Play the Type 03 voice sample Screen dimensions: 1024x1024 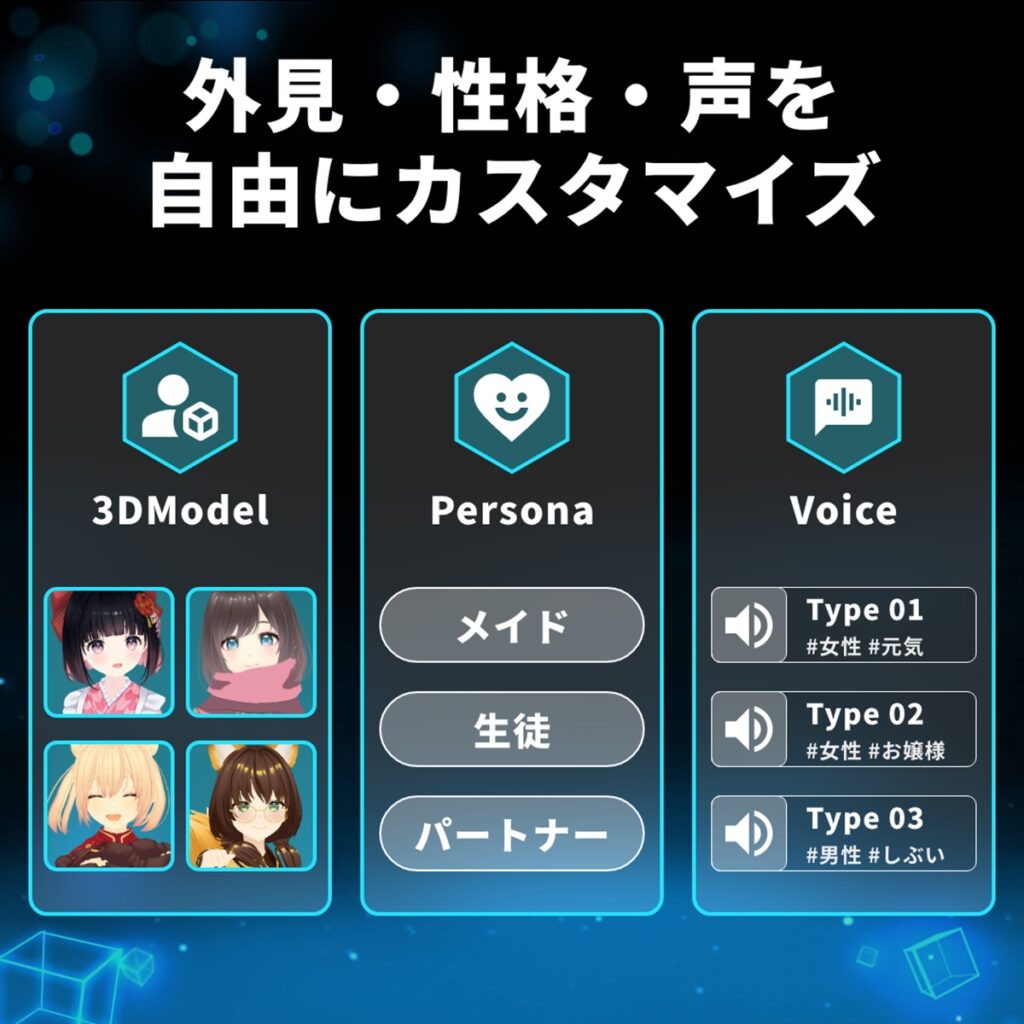[749, 833]
